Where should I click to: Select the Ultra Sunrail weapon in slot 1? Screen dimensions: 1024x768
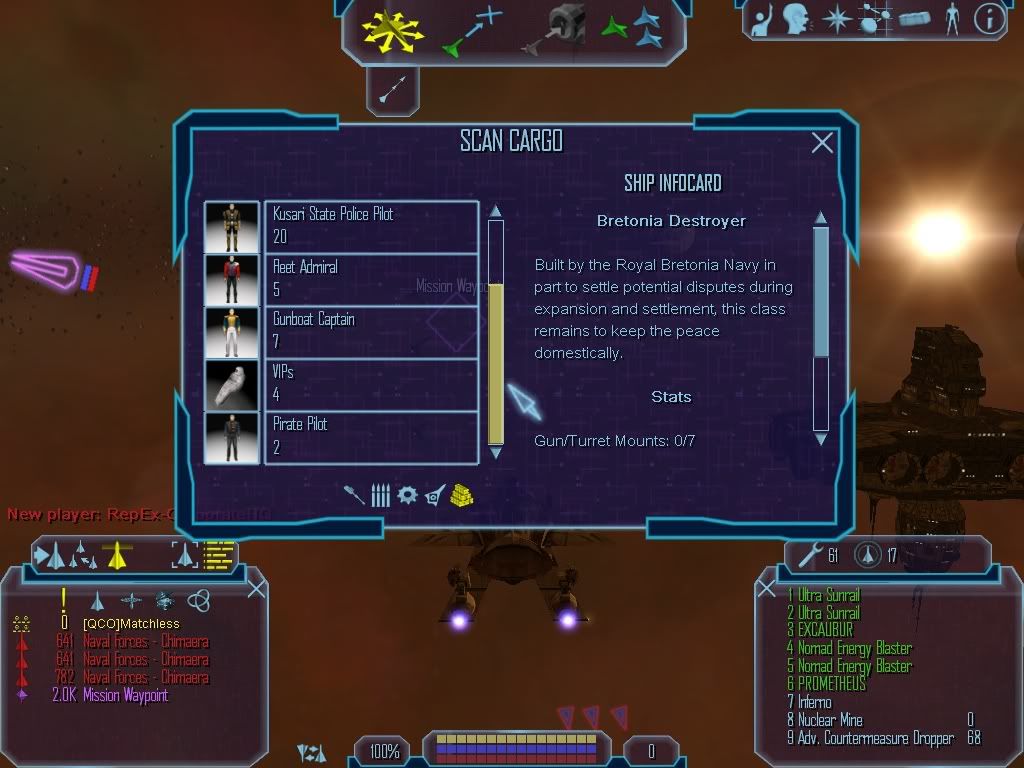click(828, 596)
